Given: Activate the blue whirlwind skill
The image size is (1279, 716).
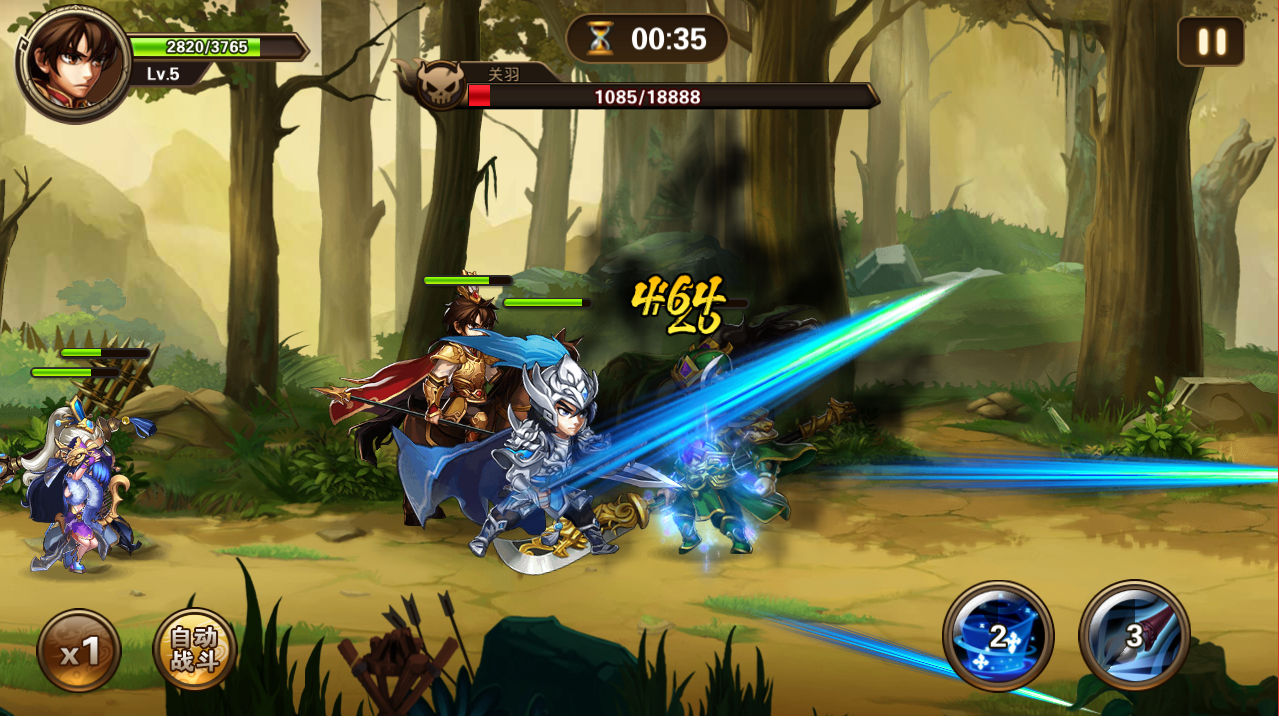Looking at the screenshot, I should [x=998, y=636].
